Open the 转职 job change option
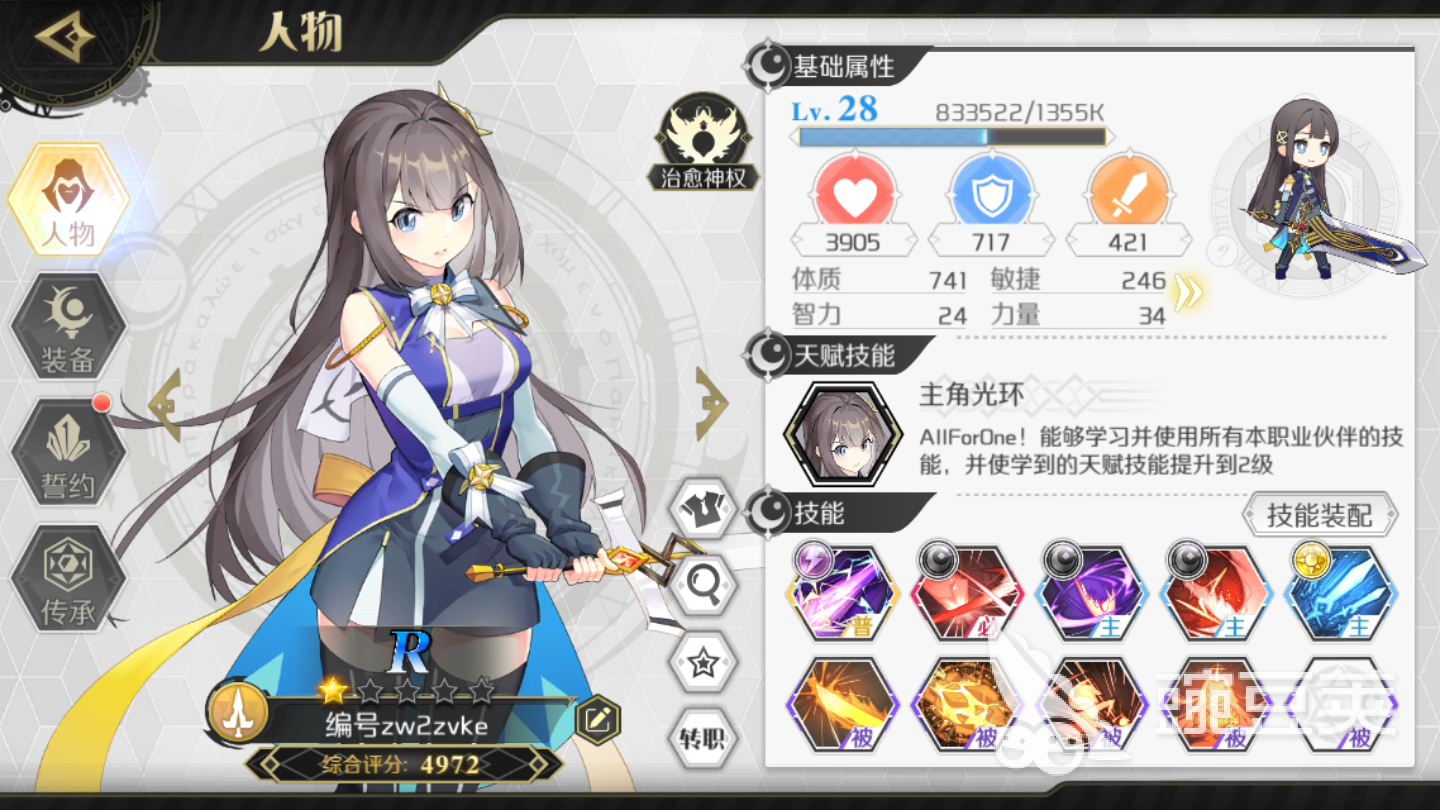The width and height of the screenshot is (1440, 810). (x=701, y=738)
